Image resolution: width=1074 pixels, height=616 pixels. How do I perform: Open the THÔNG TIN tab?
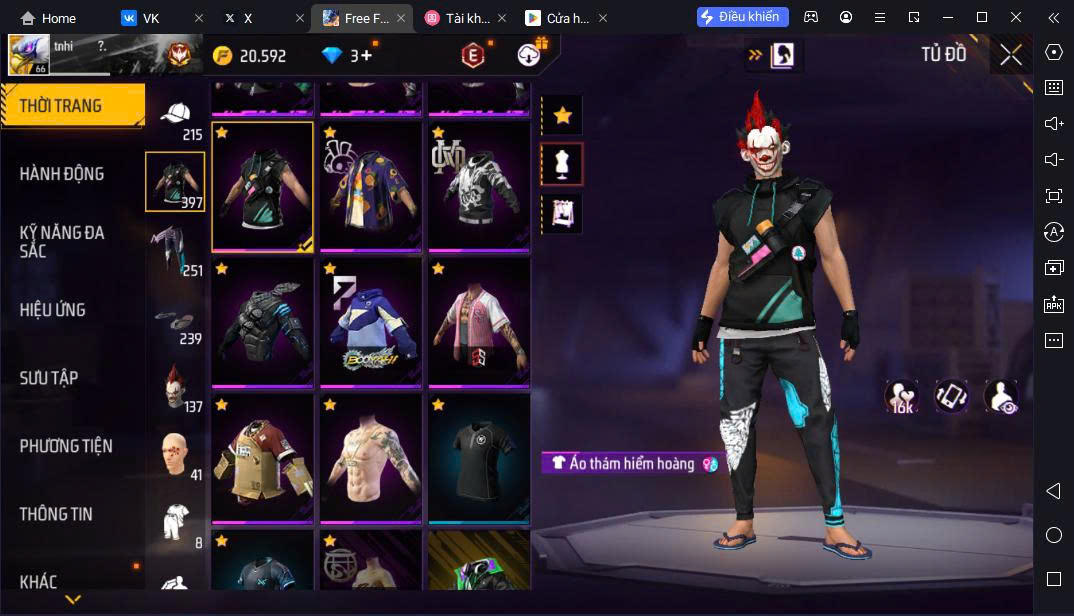56,514
